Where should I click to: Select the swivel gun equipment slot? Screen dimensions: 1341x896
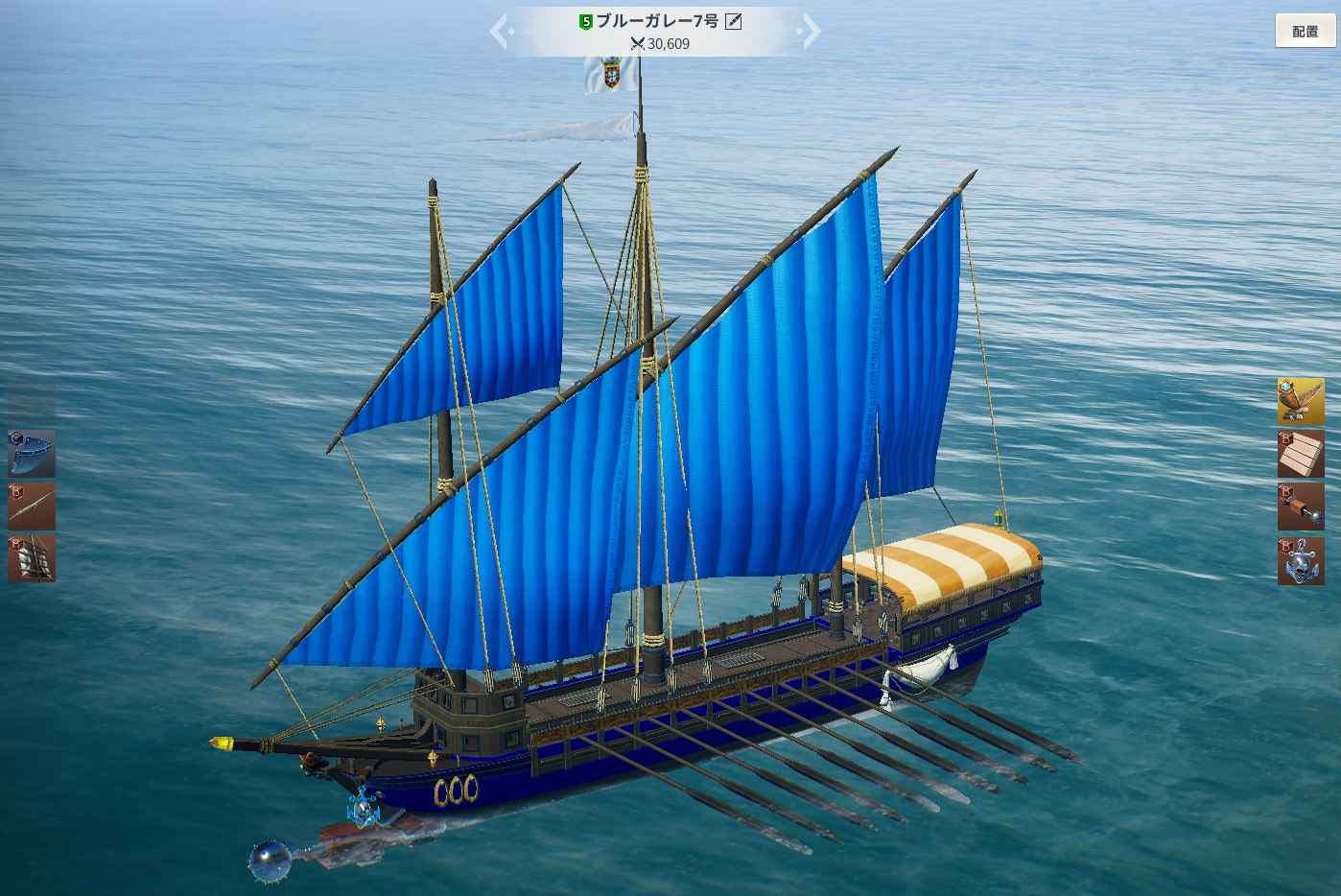[x=32, y=507]
